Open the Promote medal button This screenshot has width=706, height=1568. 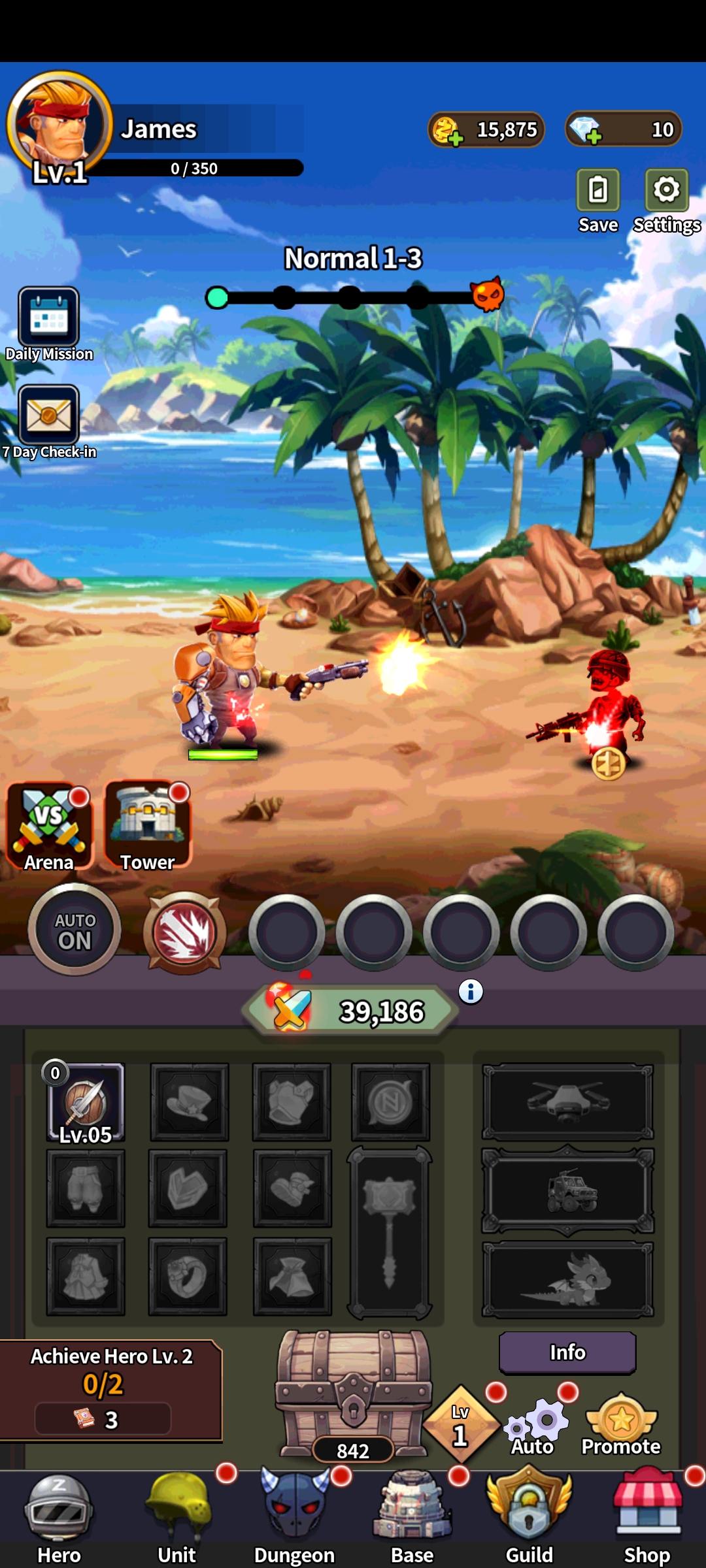pyautogui.click(x=621, y=1424)
